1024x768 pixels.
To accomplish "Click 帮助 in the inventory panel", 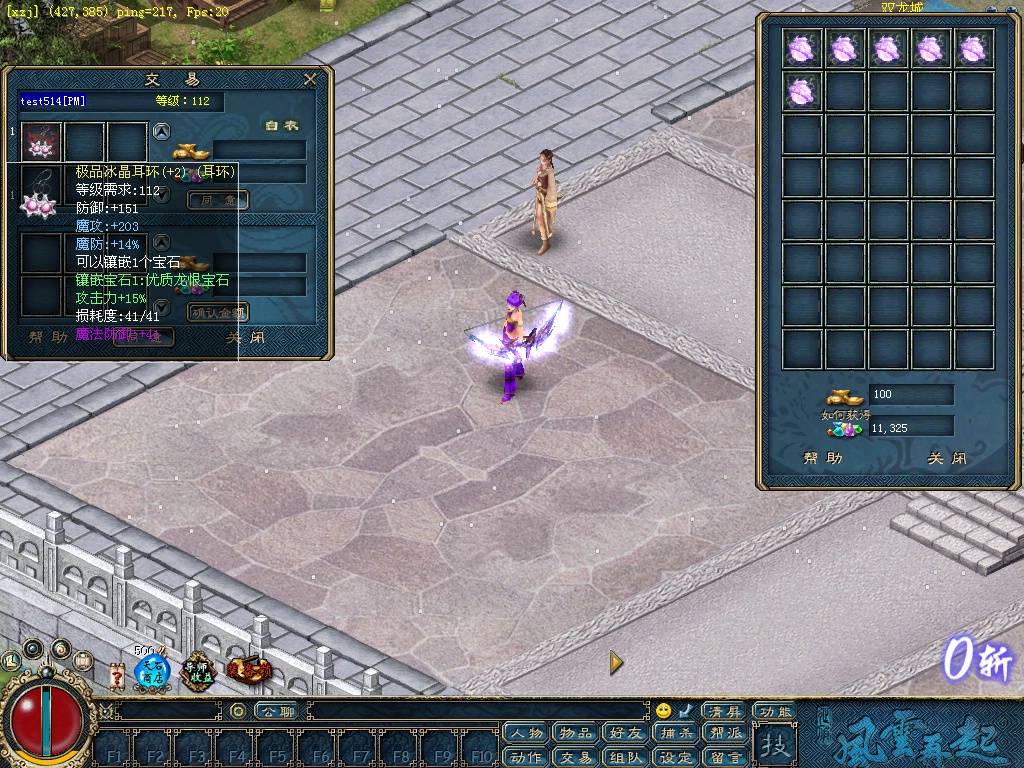I will click(822, 459).
